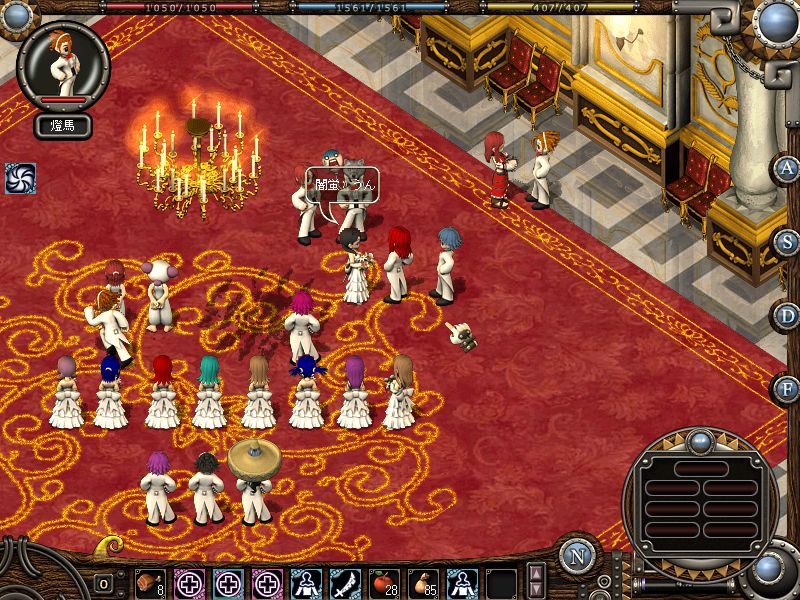Open the D side menu button
The image size is (800, 600).
point(787,316)
